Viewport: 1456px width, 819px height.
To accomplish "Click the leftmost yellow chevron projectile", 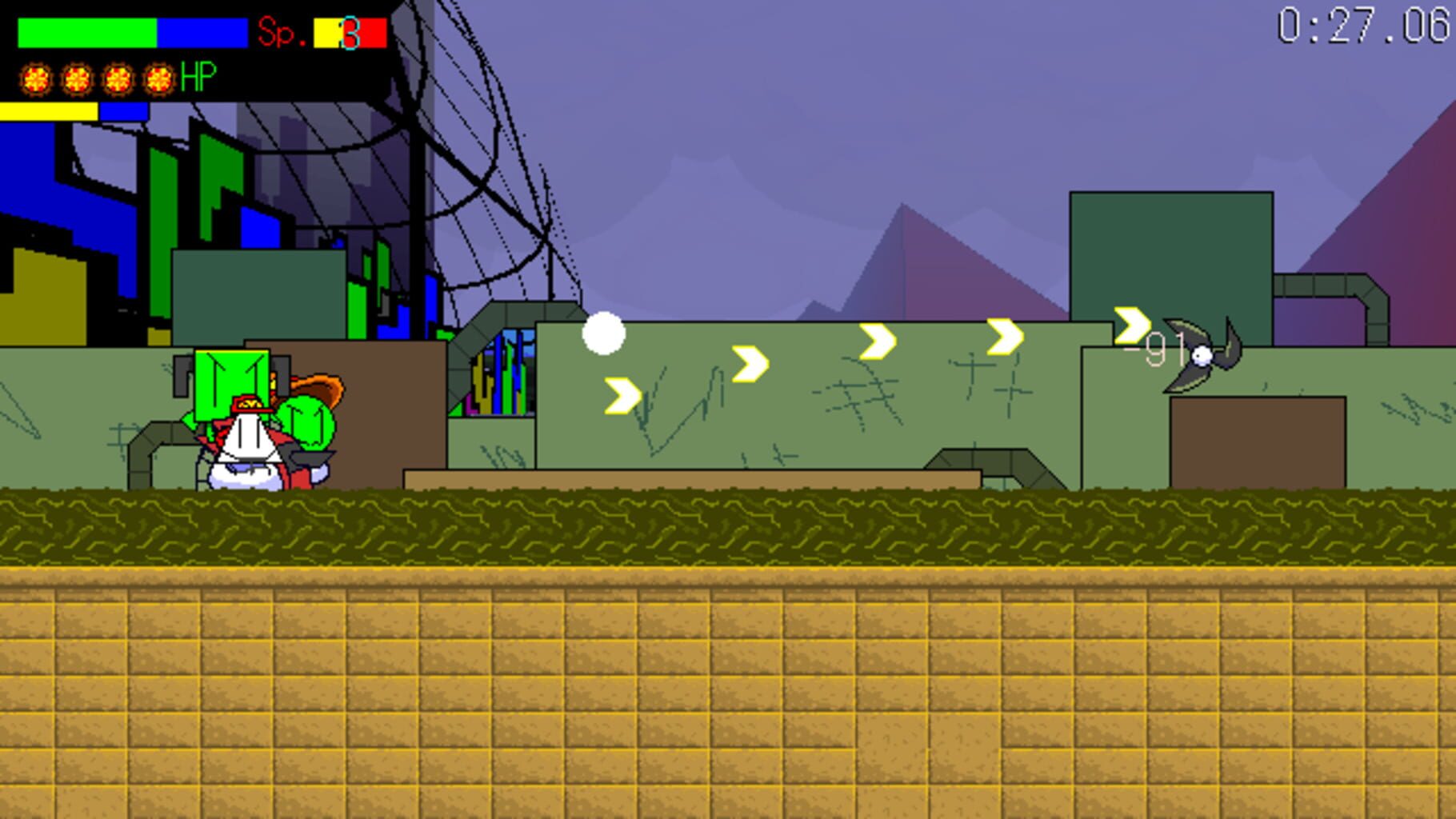I will coord(622,398).
